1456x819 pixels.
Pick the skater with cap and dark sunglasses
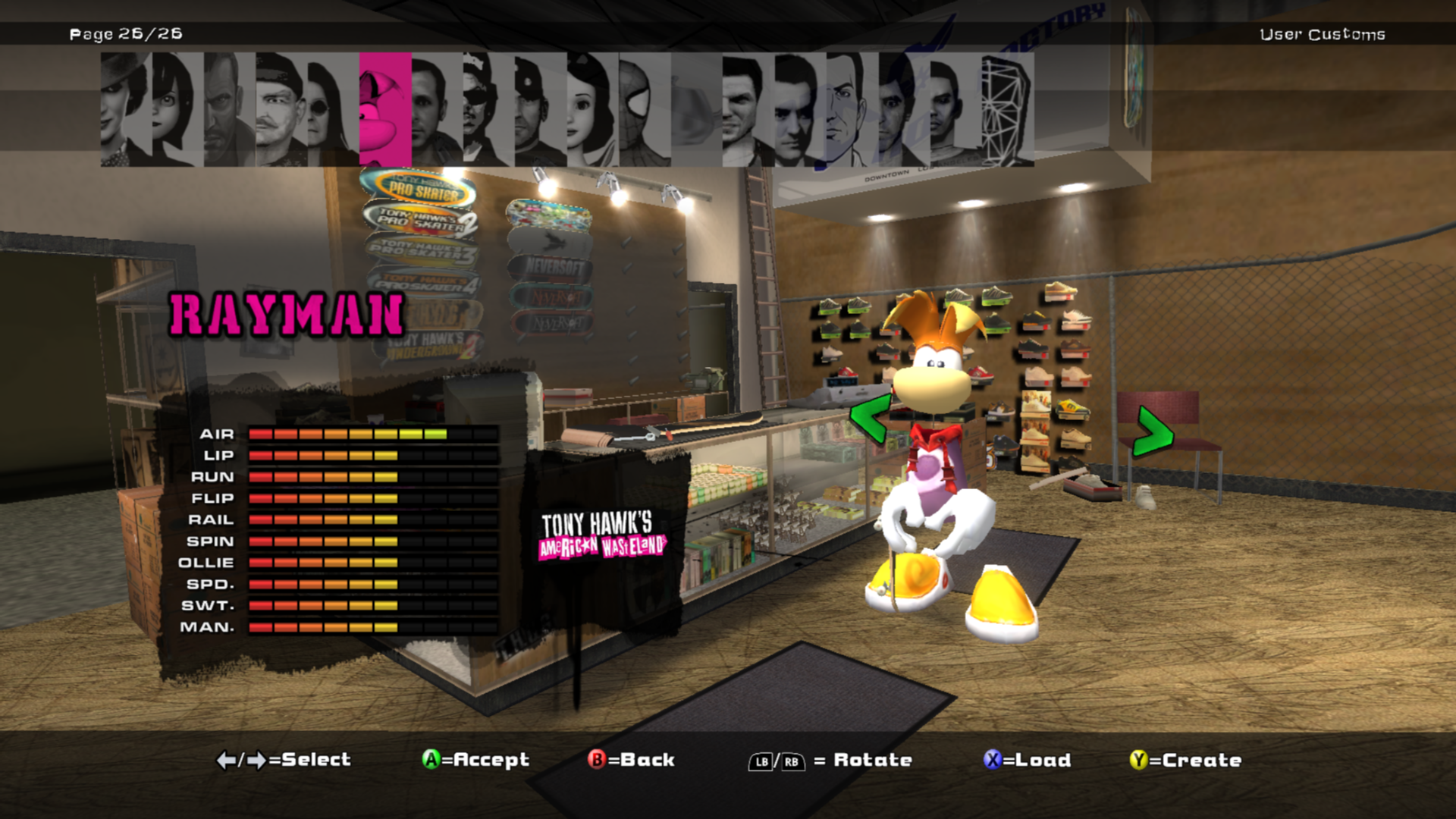488,109
